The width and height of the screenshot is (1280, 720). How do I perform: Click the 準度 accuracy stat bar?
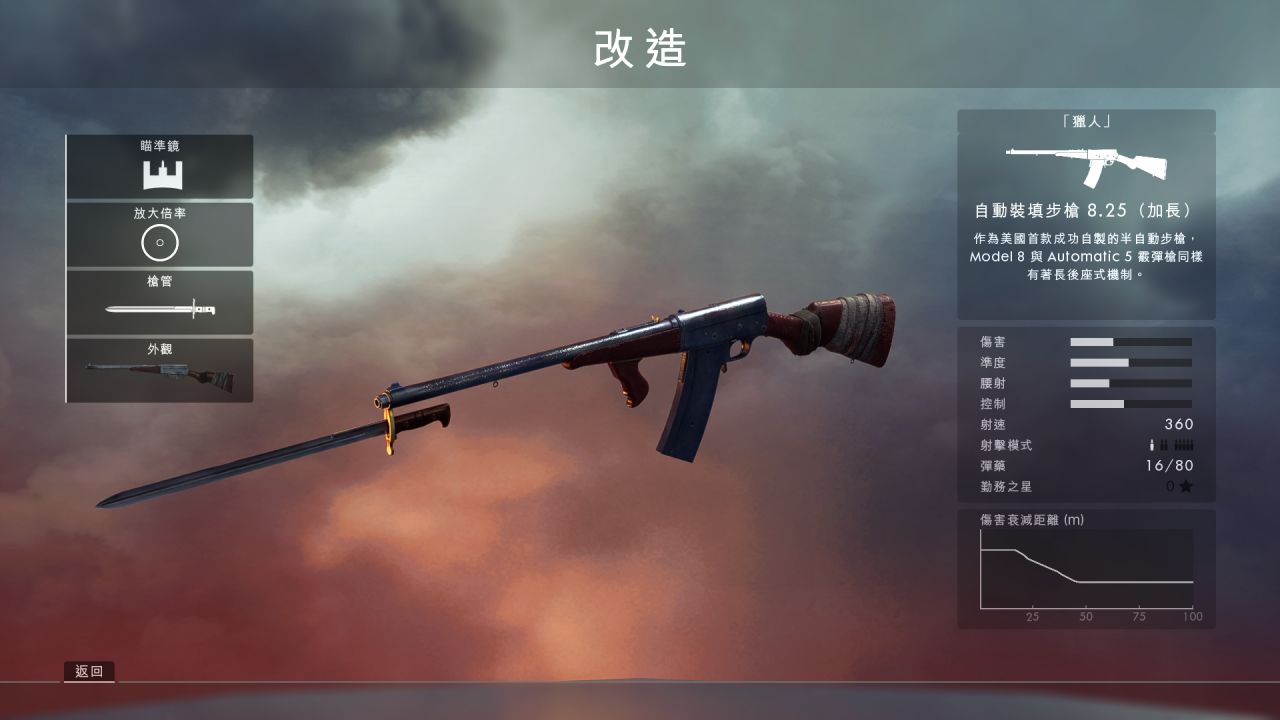tap(1130, 362)
